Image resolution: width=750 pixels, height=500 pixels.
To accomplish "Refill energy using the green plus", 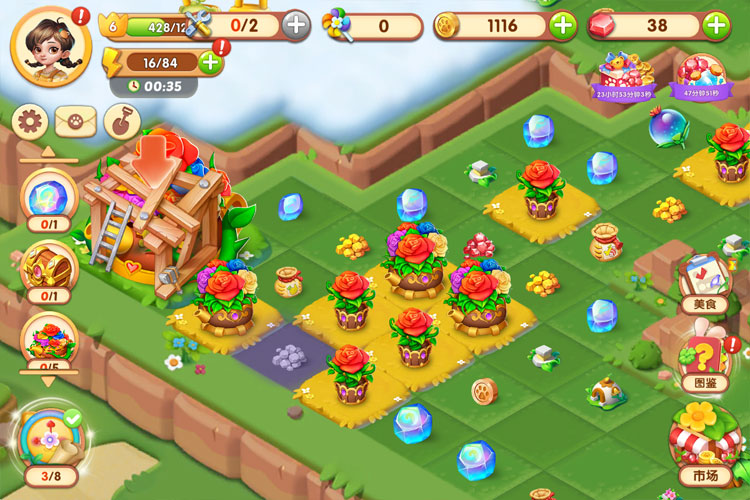I will click(x=211, y=62).
